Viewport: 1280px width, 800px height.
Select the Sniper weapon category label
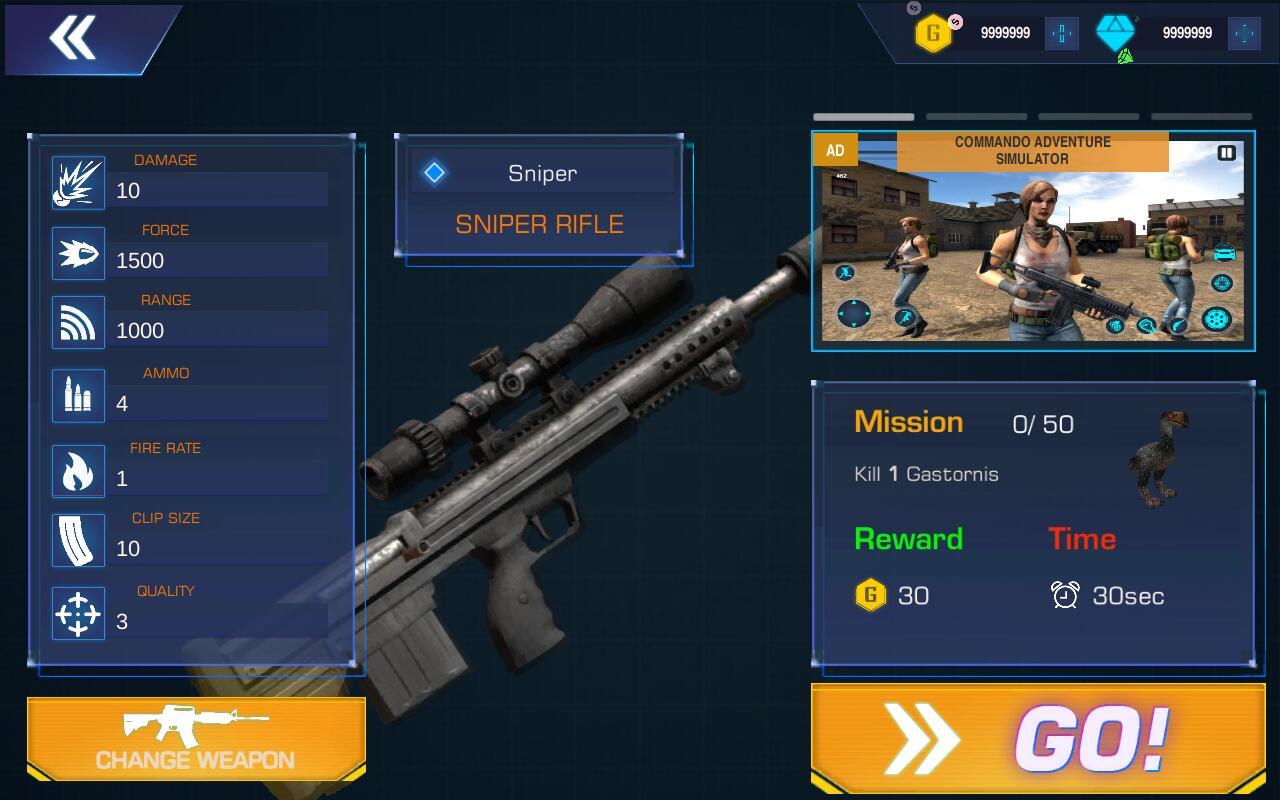click(541, 173)
